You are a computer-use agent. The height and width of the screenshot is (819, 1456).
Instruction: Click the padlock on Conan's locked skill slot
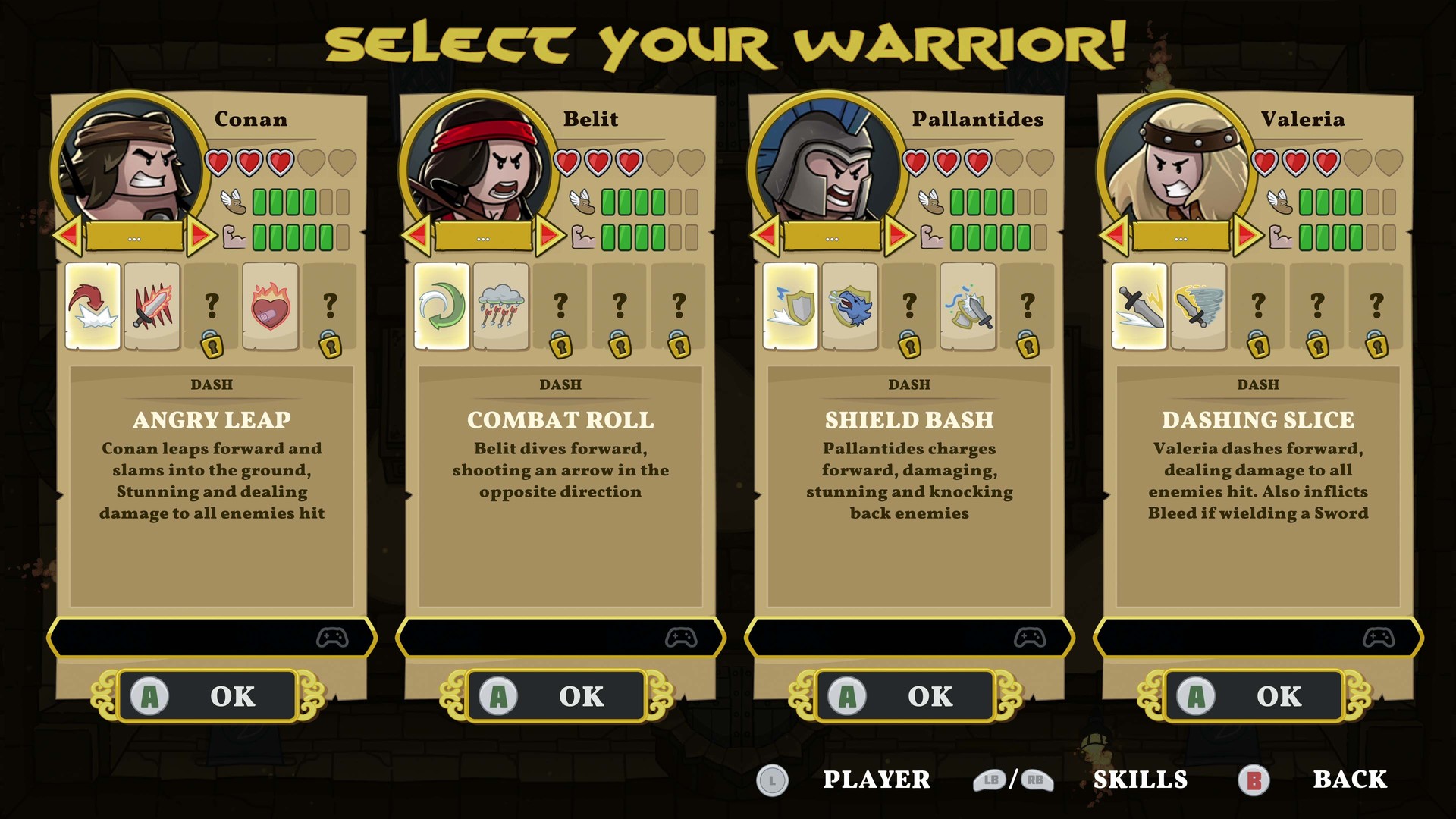click(x=211, y=345)
